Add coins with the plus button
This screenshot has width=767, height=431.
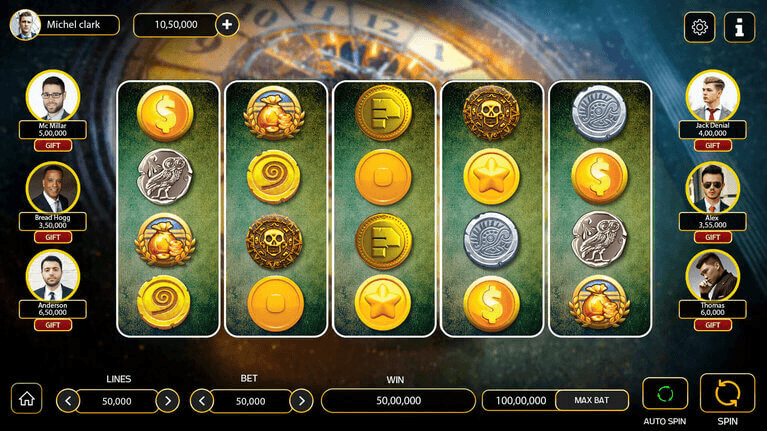point(227,25)
